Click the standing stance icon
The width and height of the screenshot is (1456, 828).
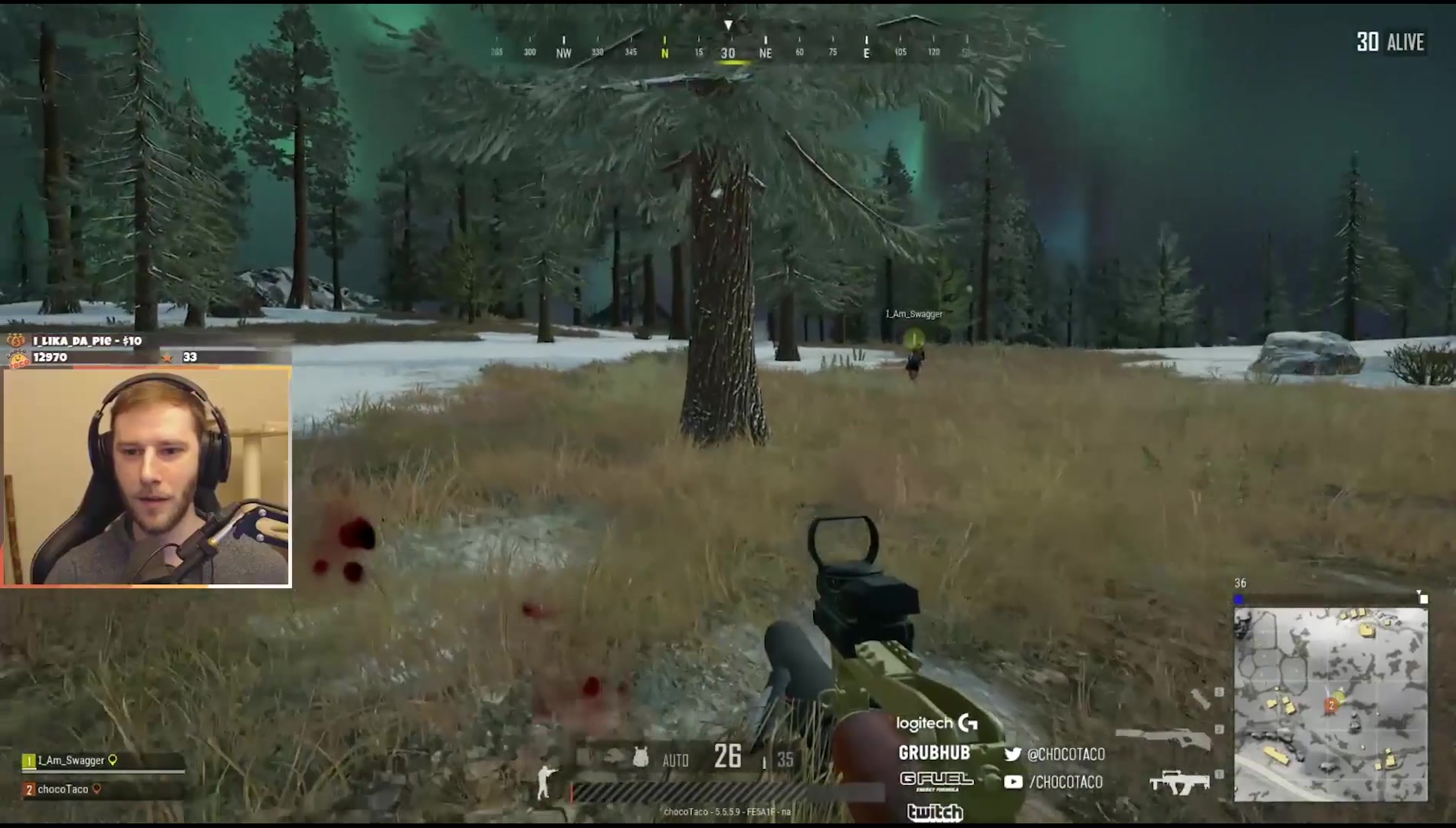pos(545,781)
